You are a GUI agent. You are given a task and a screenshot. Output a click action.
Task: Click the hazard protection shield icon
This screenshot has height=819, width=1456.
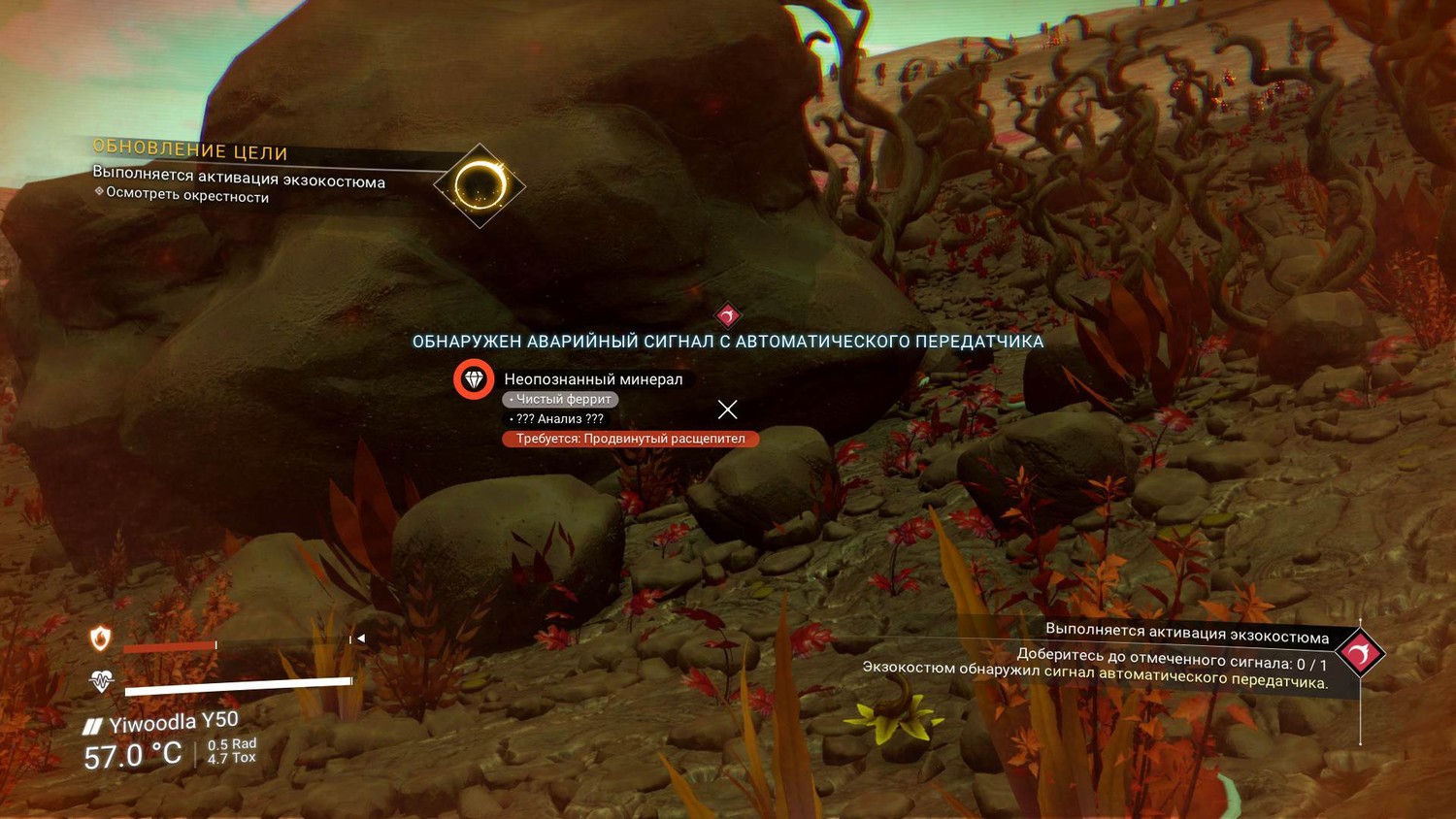[100, 639]
